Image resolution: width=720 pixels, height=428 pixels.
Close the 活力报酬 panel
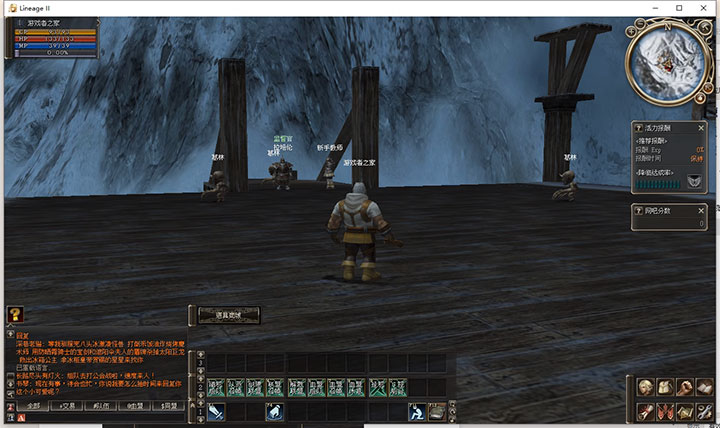click(703, 128)
